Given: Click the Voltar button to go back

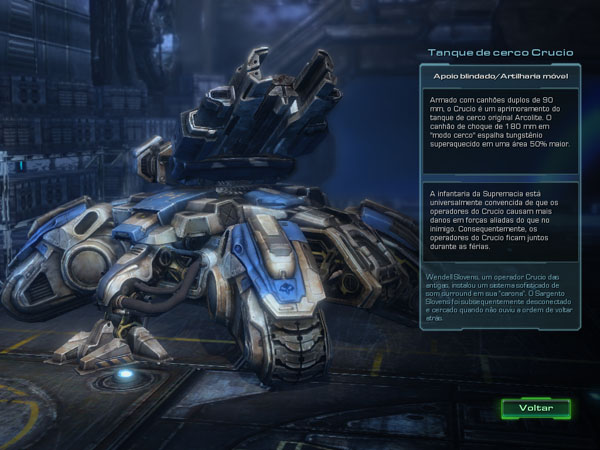Looking at the screenshot, I should 536,409.
